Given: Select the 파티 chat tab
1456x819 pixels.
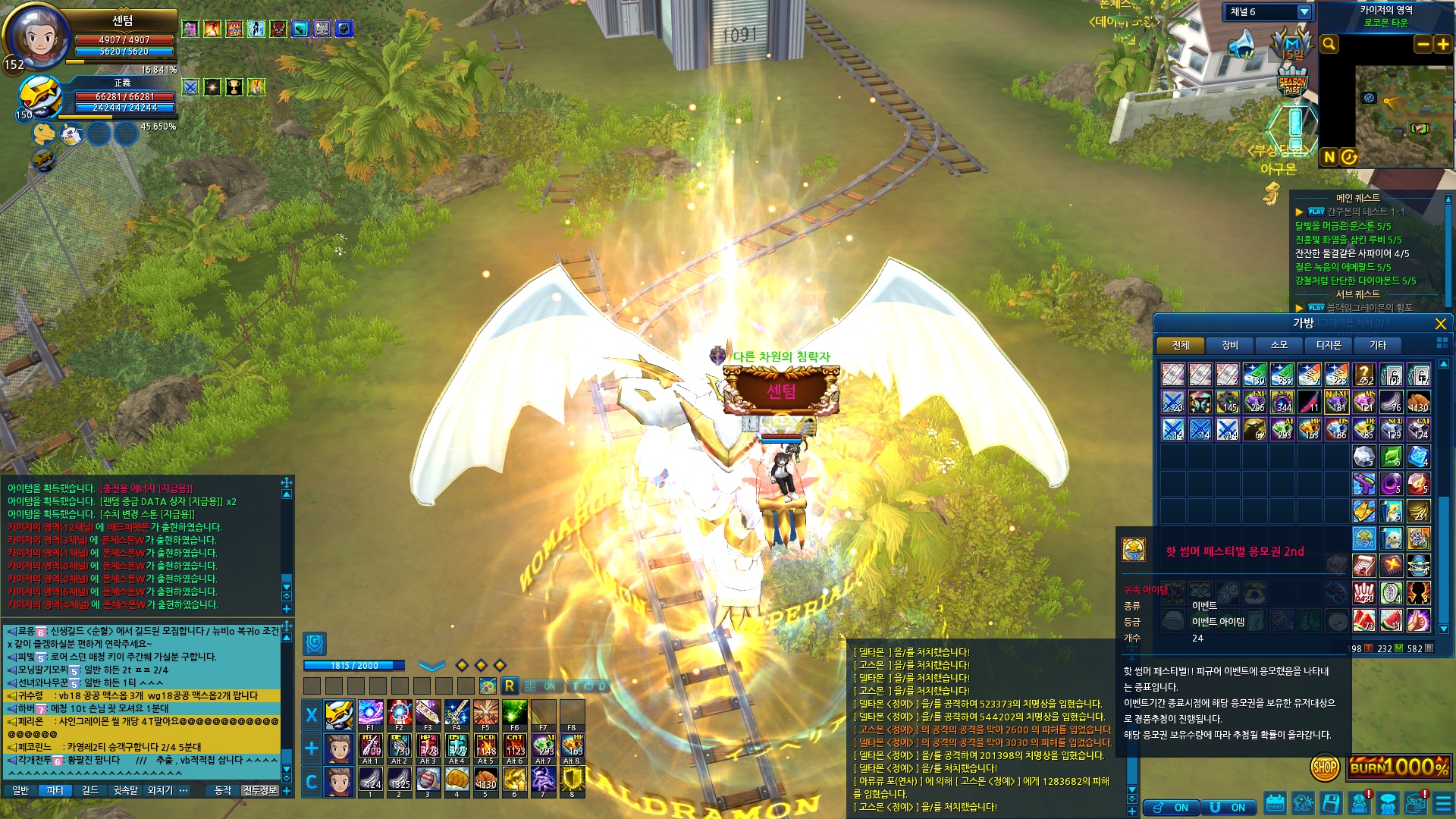Looking at the screenshot, I should point(55,790).
